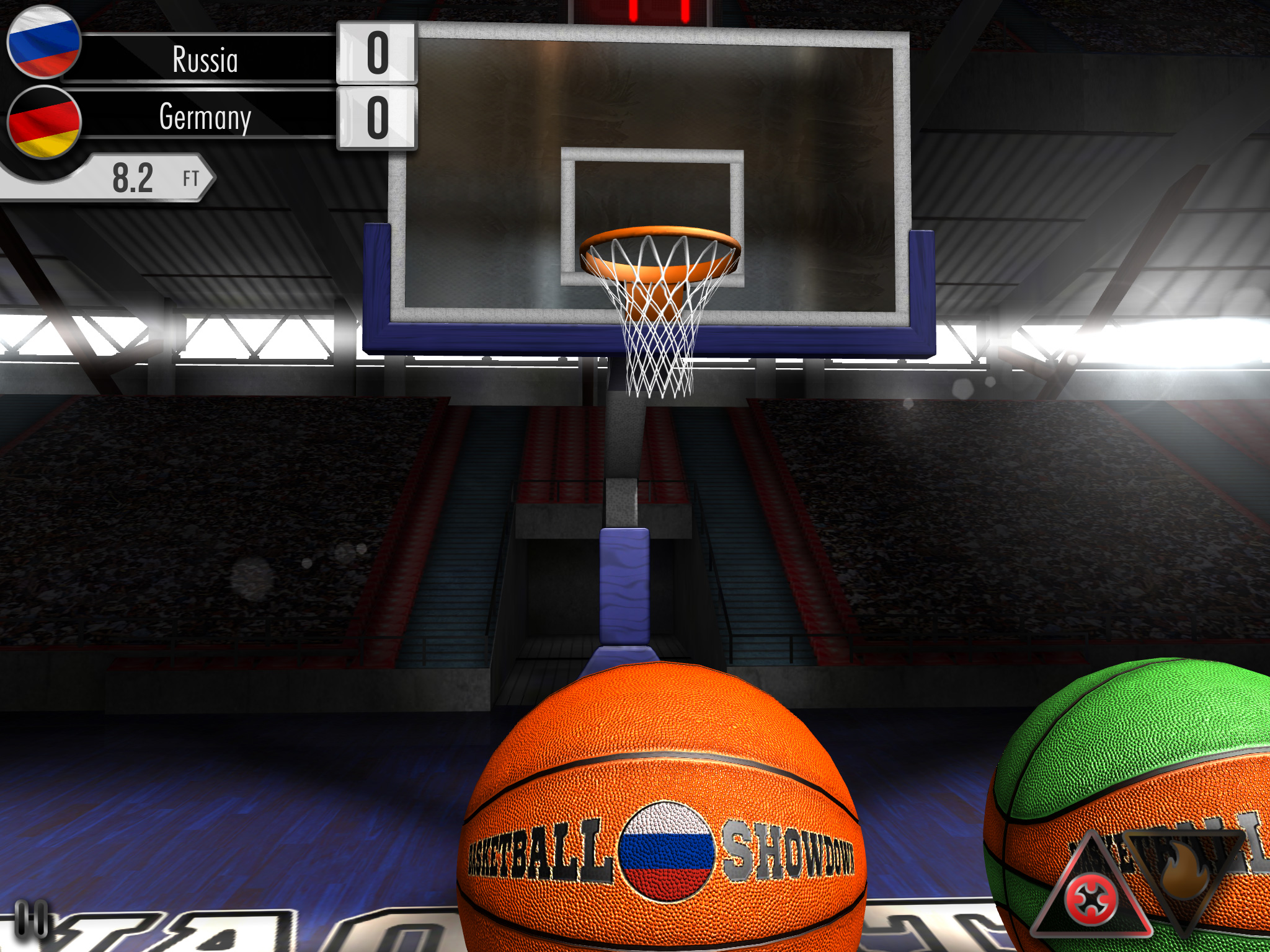
Task: Pause the game with the pause button
Action: (x=31, y=919)
